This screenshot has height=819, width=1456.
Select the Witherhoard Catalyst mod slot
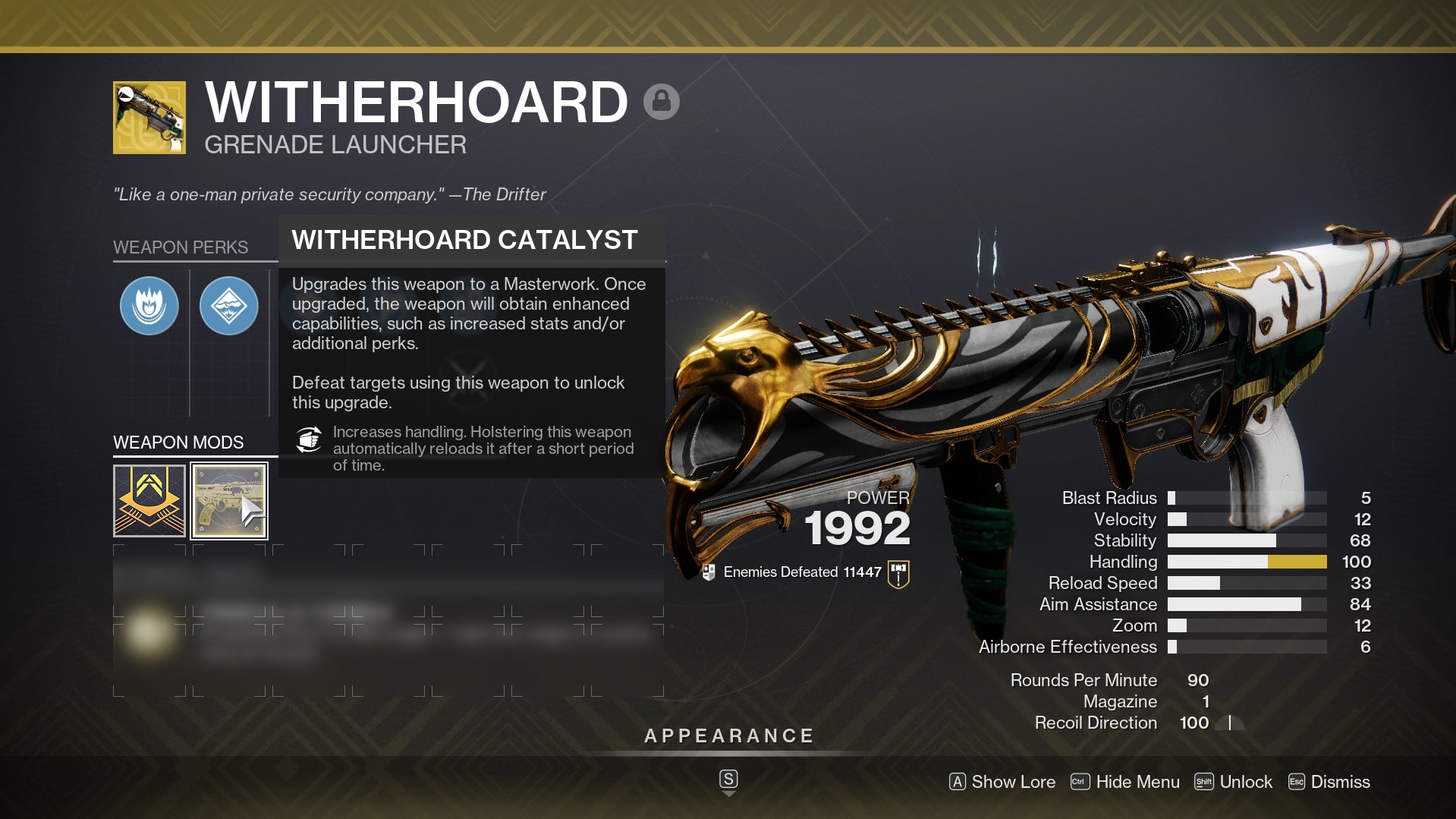pyautogui.click(x=228, y=501)
